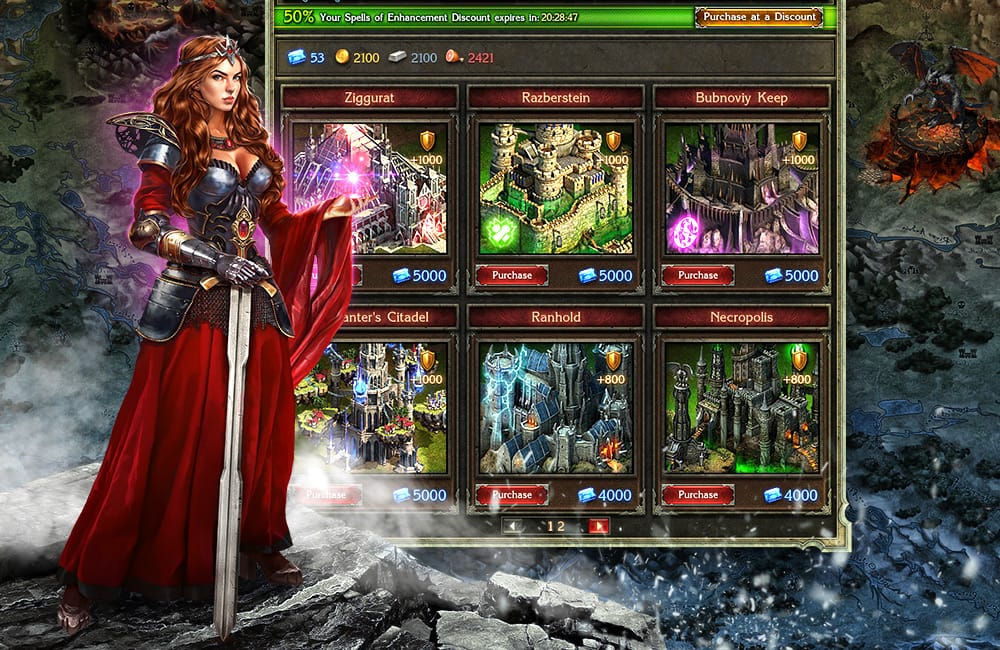The width and height of the screenshot is (1000, 650).
Task: Buy the Razberstein castle skin
Action: click(x=512, y=275)
